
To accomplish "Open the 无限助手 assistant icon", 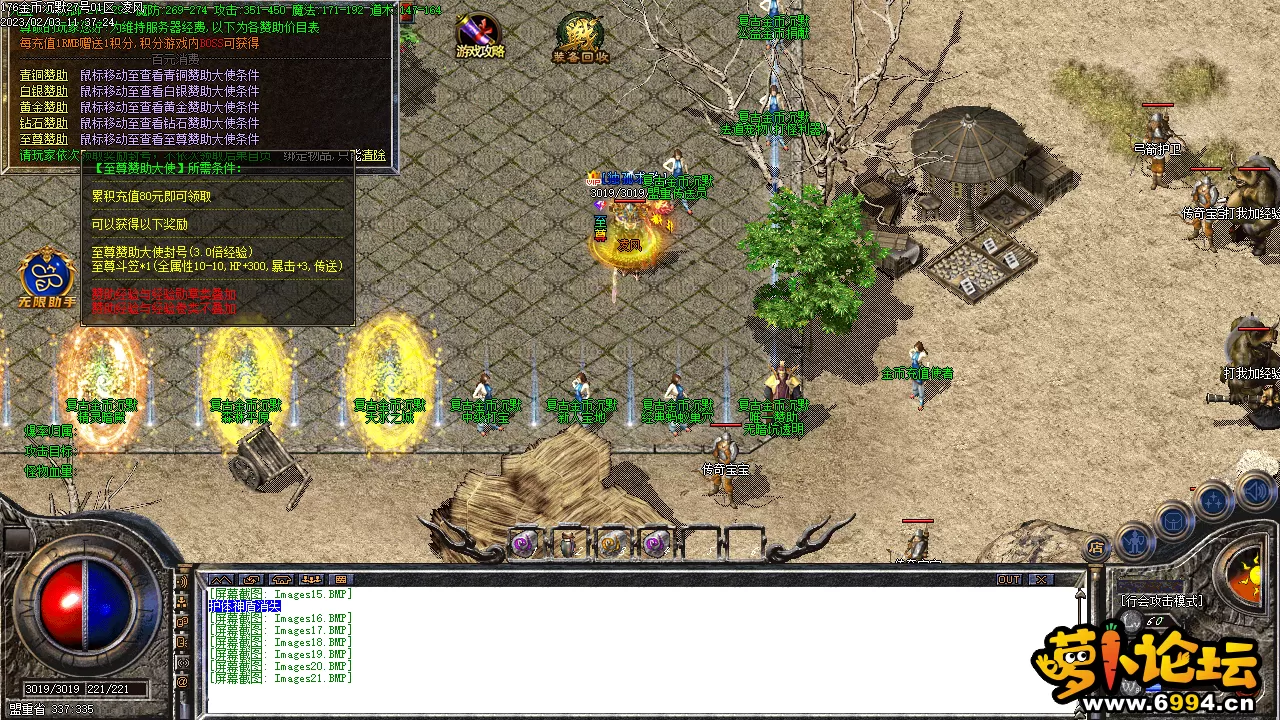I will 46,276.
